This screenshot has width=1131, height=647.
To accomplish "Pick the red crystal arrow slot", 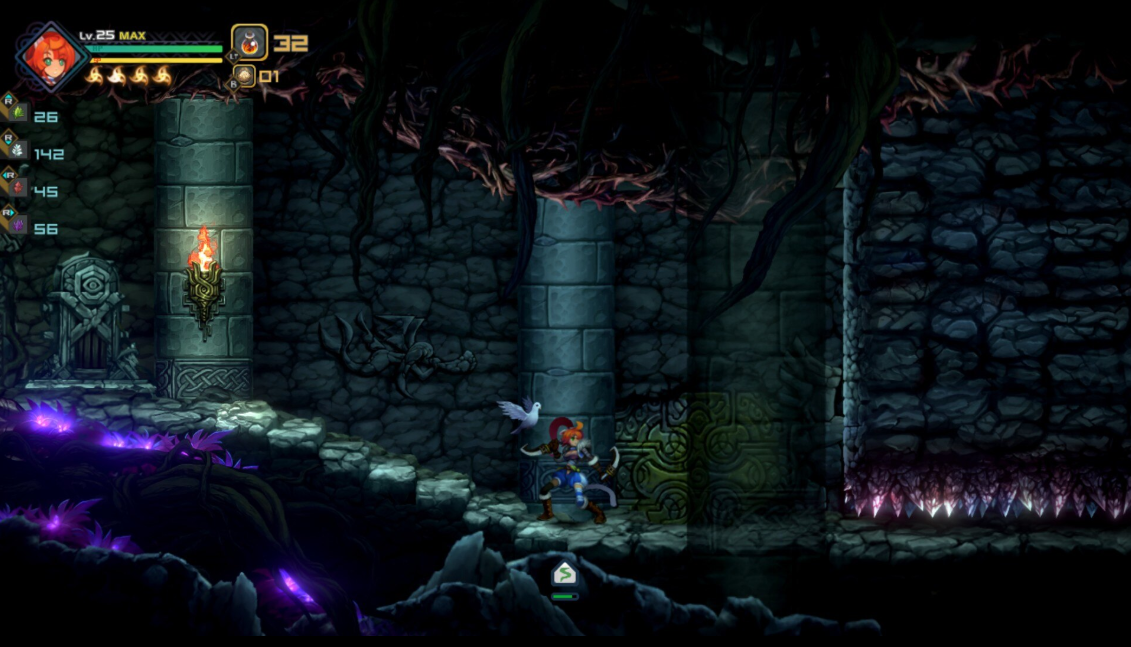I will pyautogui.click(x=17, y=188).
